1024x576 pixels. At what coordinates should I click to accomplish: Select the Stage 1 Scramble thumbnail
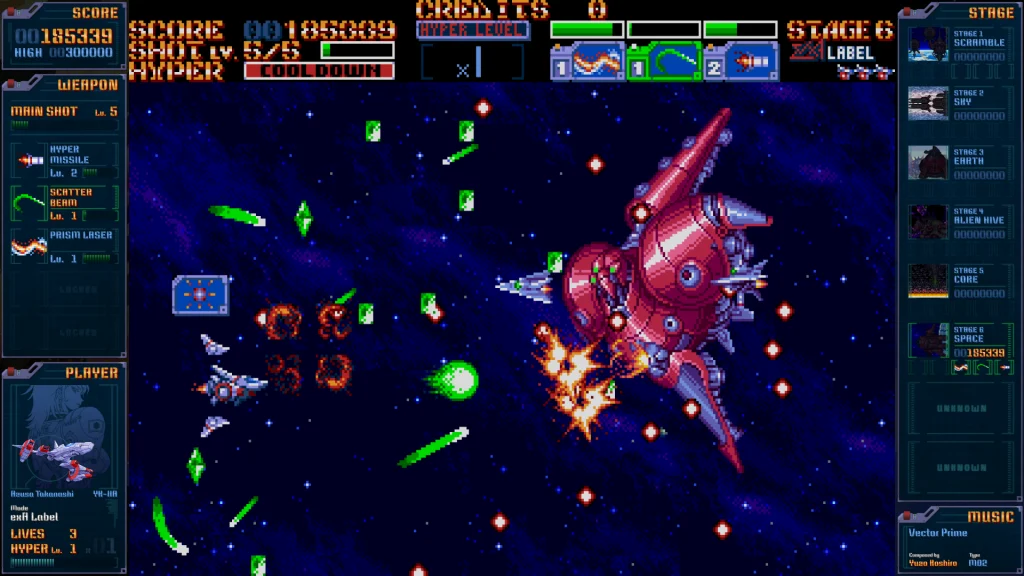tap(928, 45)
